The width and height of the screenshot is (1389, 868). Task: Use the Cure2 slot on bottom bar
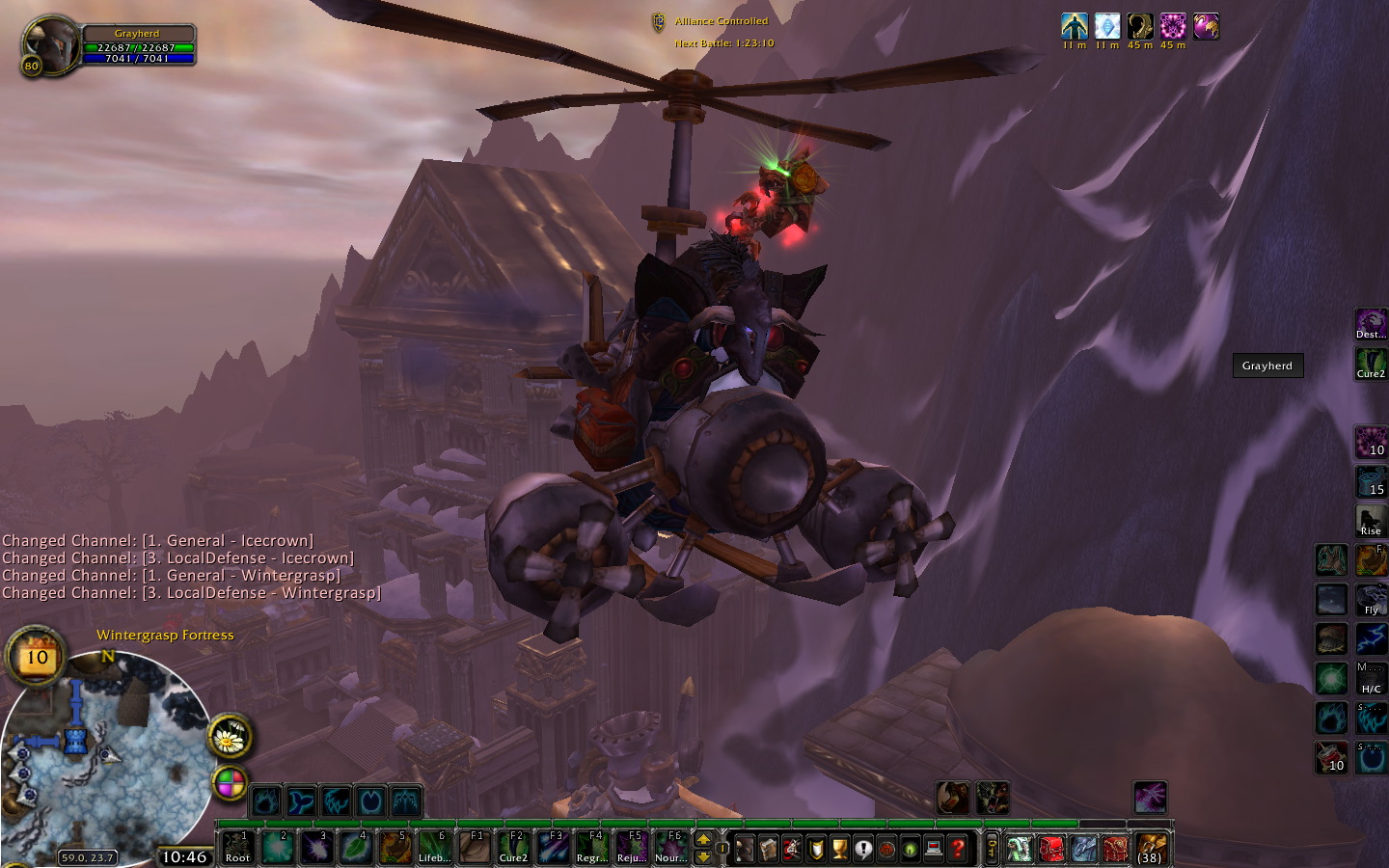click(x=513, y=847)
